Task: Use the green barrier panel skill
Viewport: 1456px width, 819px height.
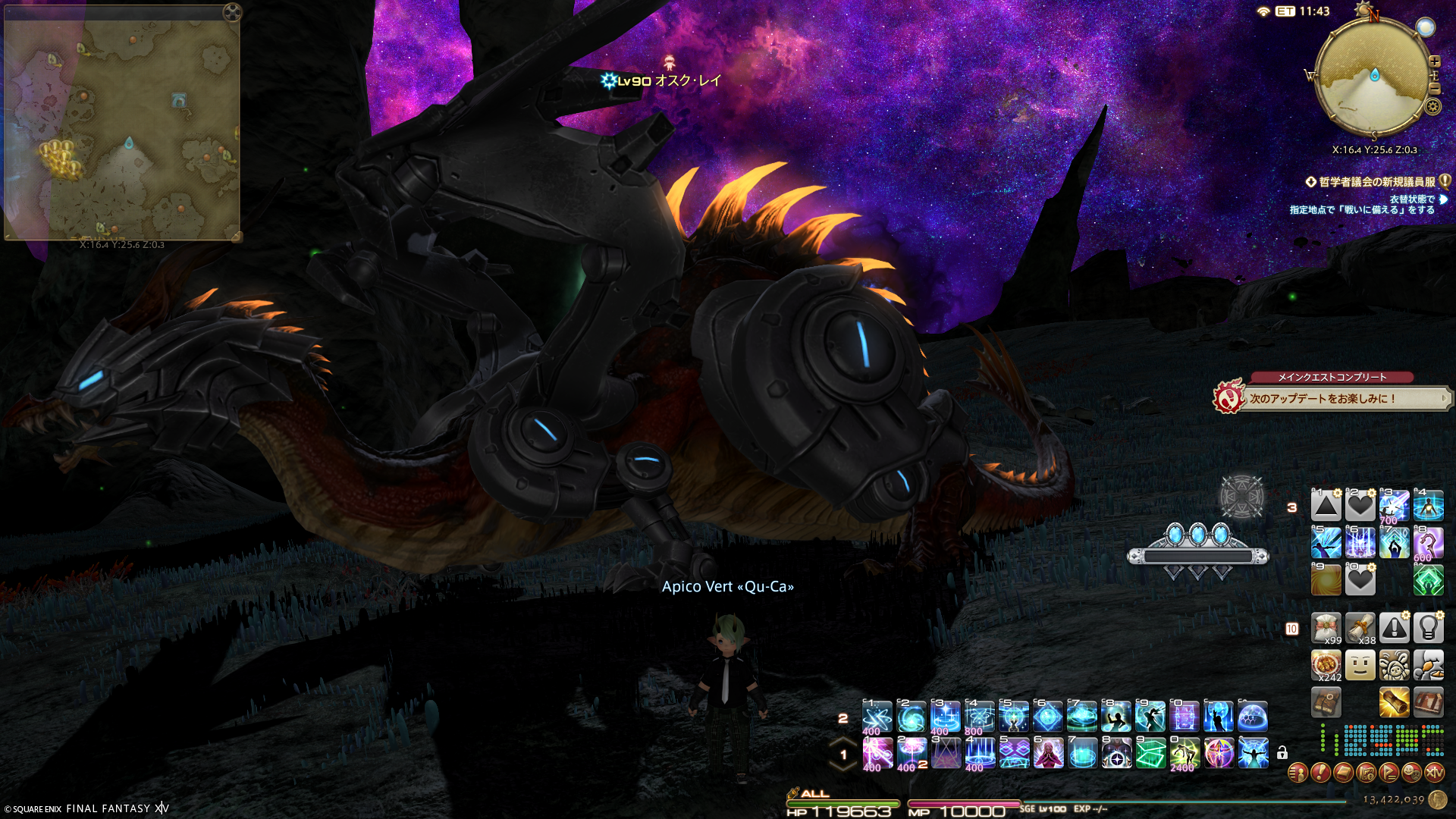Action: (x=1150, y=753)
